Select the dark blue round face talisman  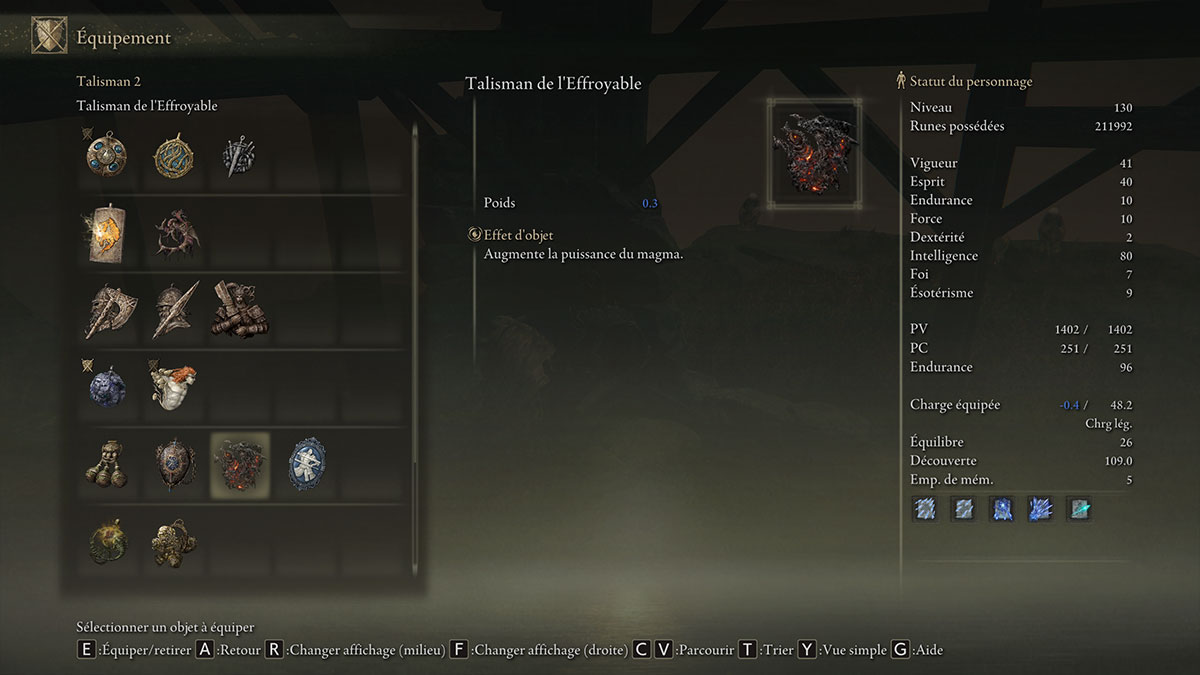tap(105, 387)
